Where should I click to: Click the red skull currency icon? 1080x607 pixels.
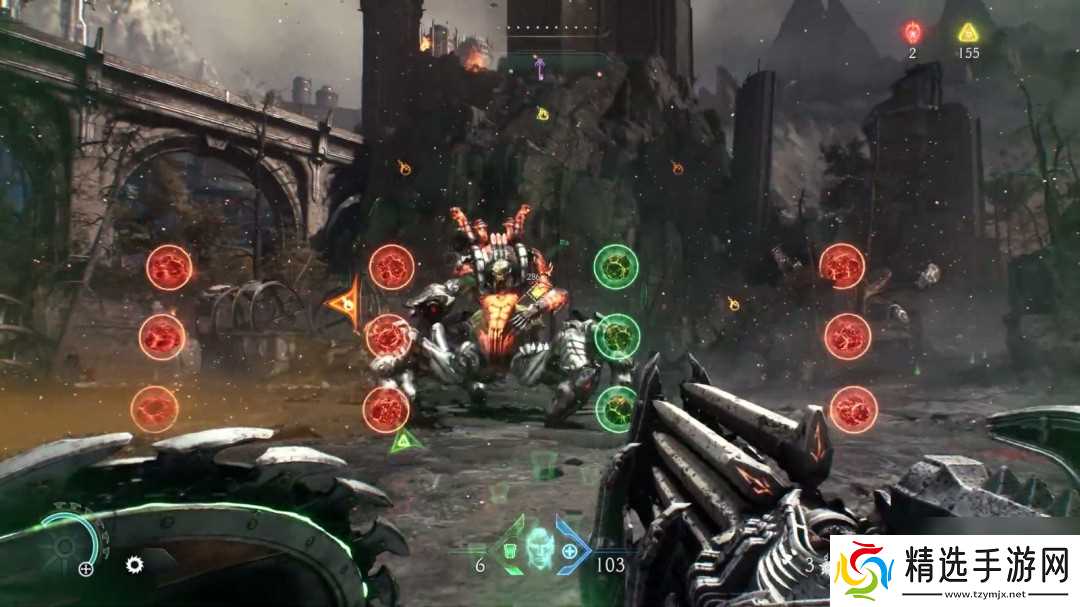coord(912,32)
